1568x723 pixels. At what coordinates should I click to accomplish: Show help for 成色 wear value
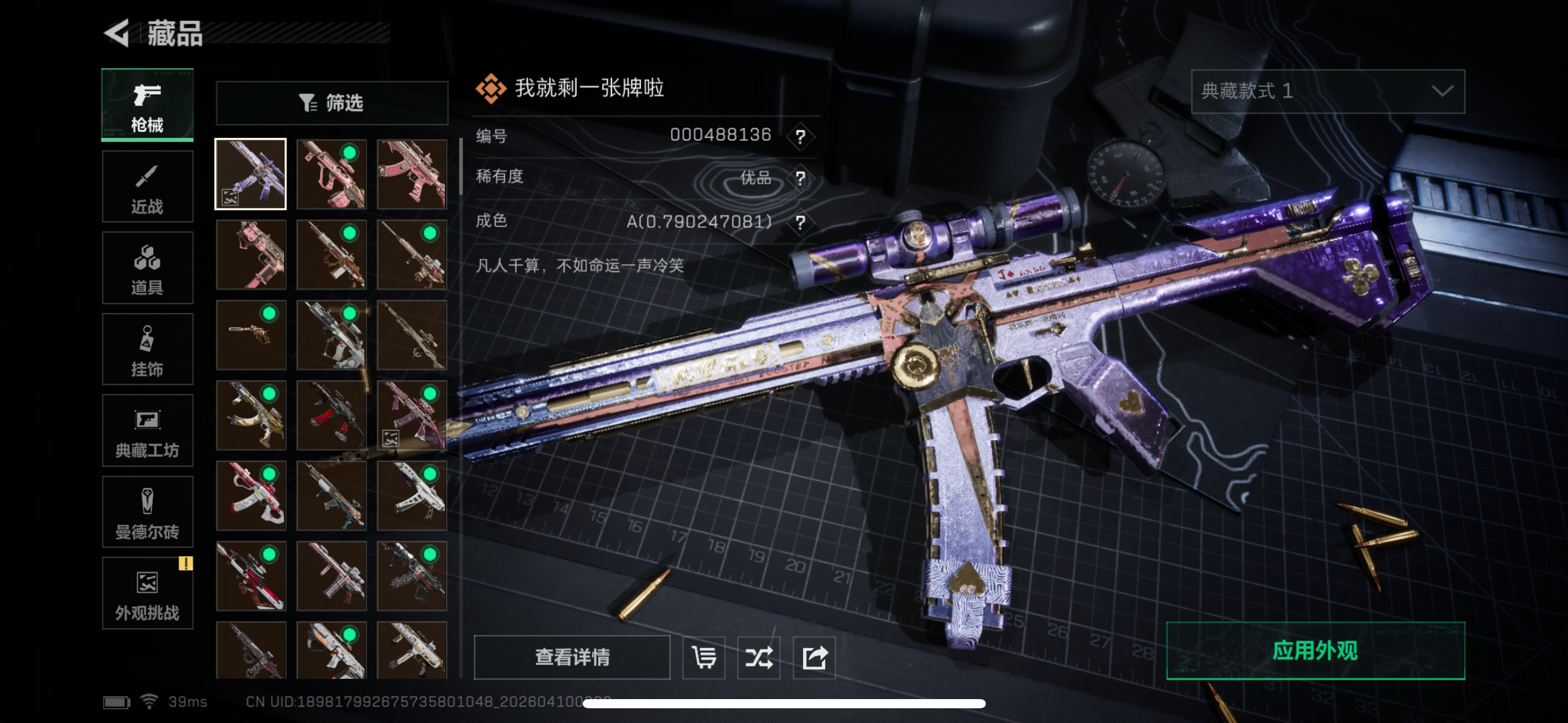click(800, 222)
